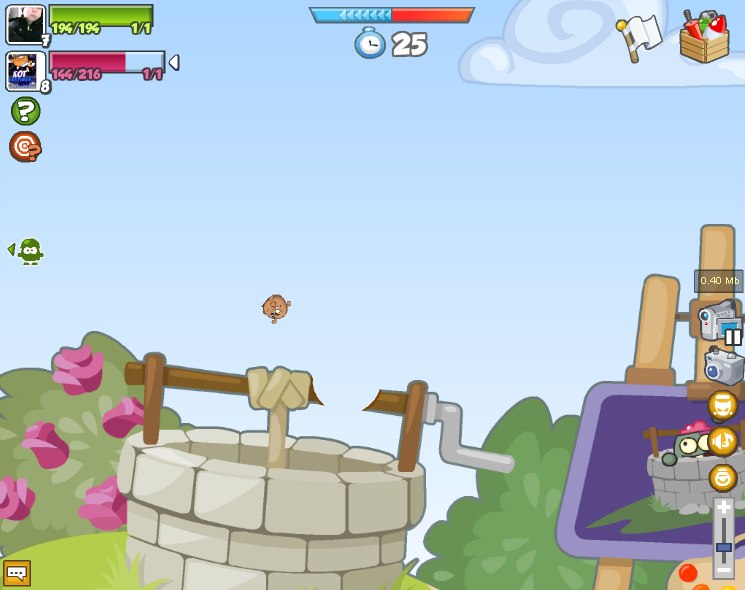Open the weapons crate
The image size is (745, 590).
click(704, 38)
